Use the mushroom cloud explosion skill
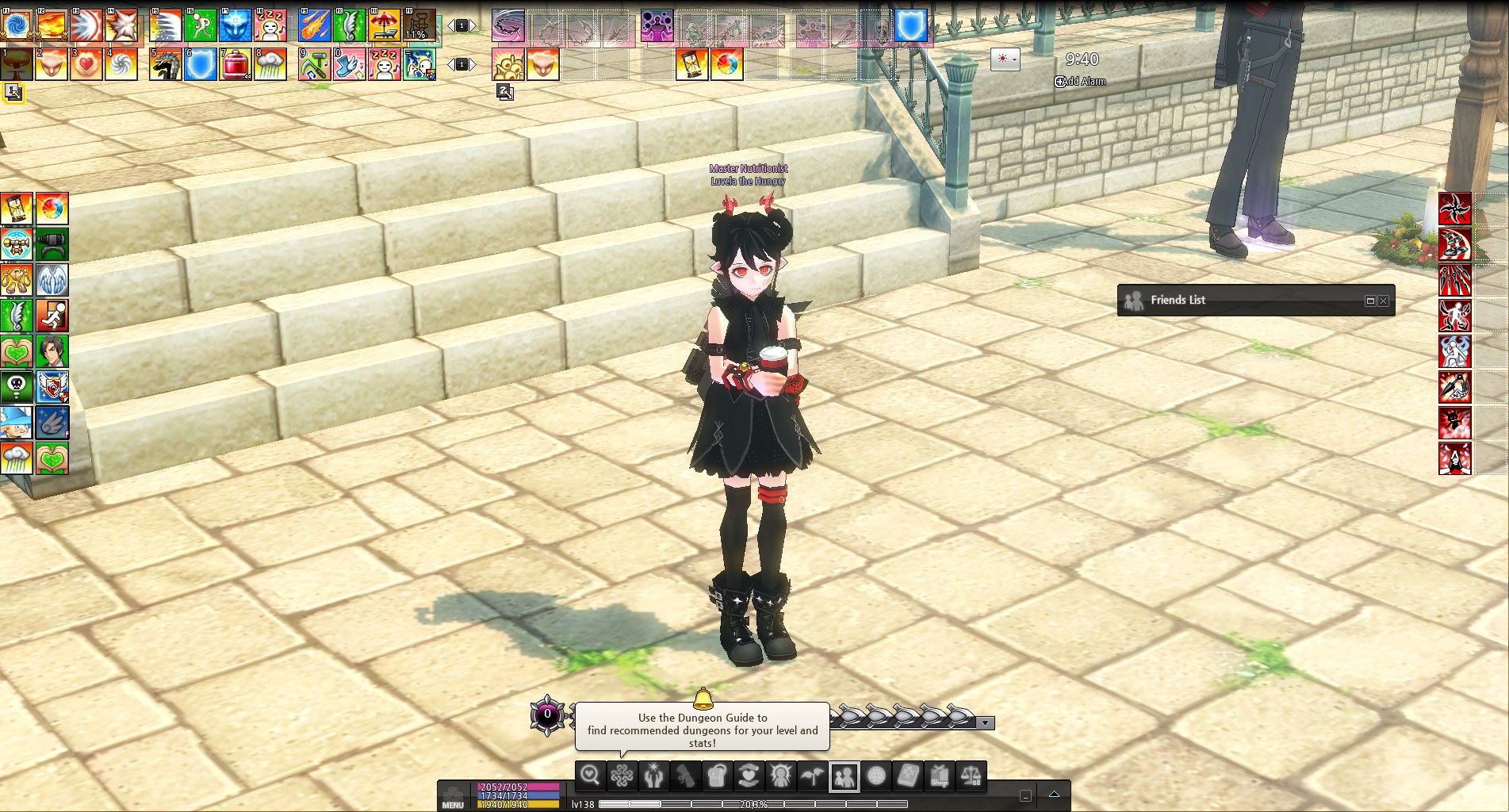 (x=17, y=64)
